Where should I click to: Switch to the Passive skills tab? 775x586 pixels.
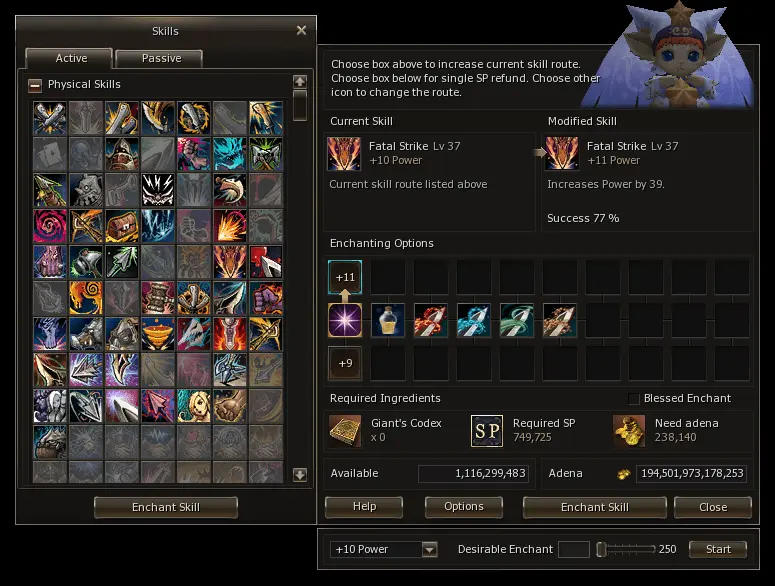click(x=159, y=58)
